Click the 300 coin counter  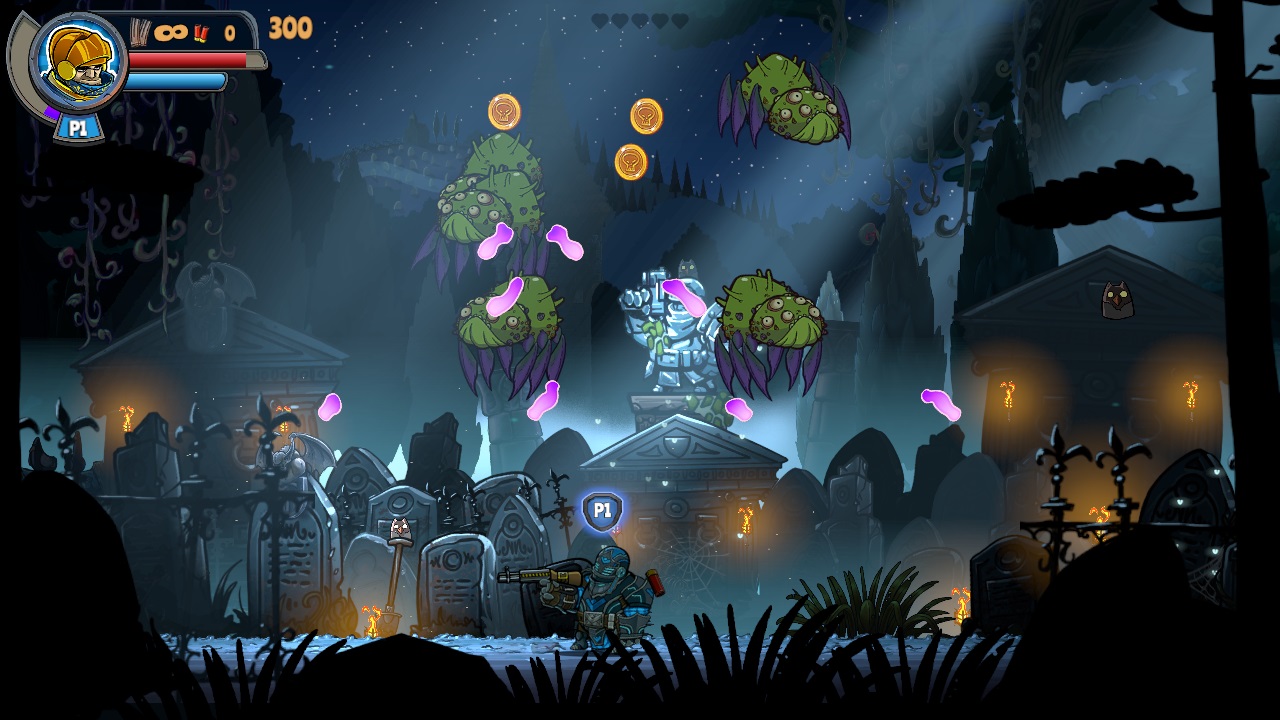click(291, 27)
